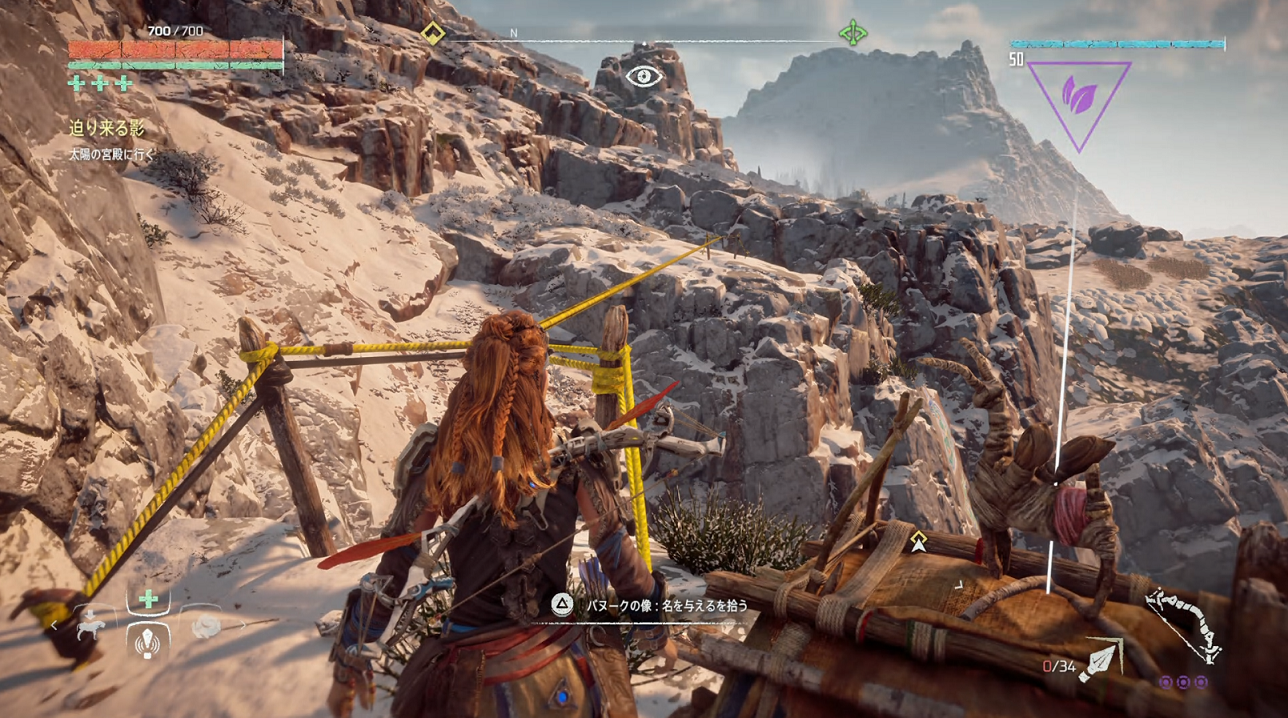Select the green medicine cross slot

tap(148, 600)
